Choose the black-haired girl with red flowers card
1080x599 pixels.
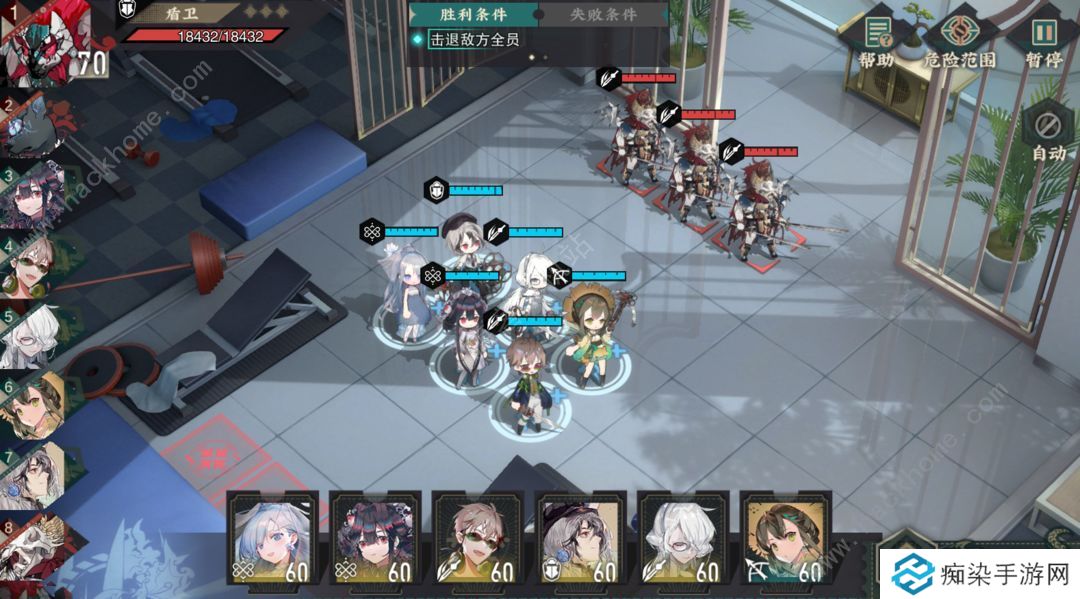point(374,538)
